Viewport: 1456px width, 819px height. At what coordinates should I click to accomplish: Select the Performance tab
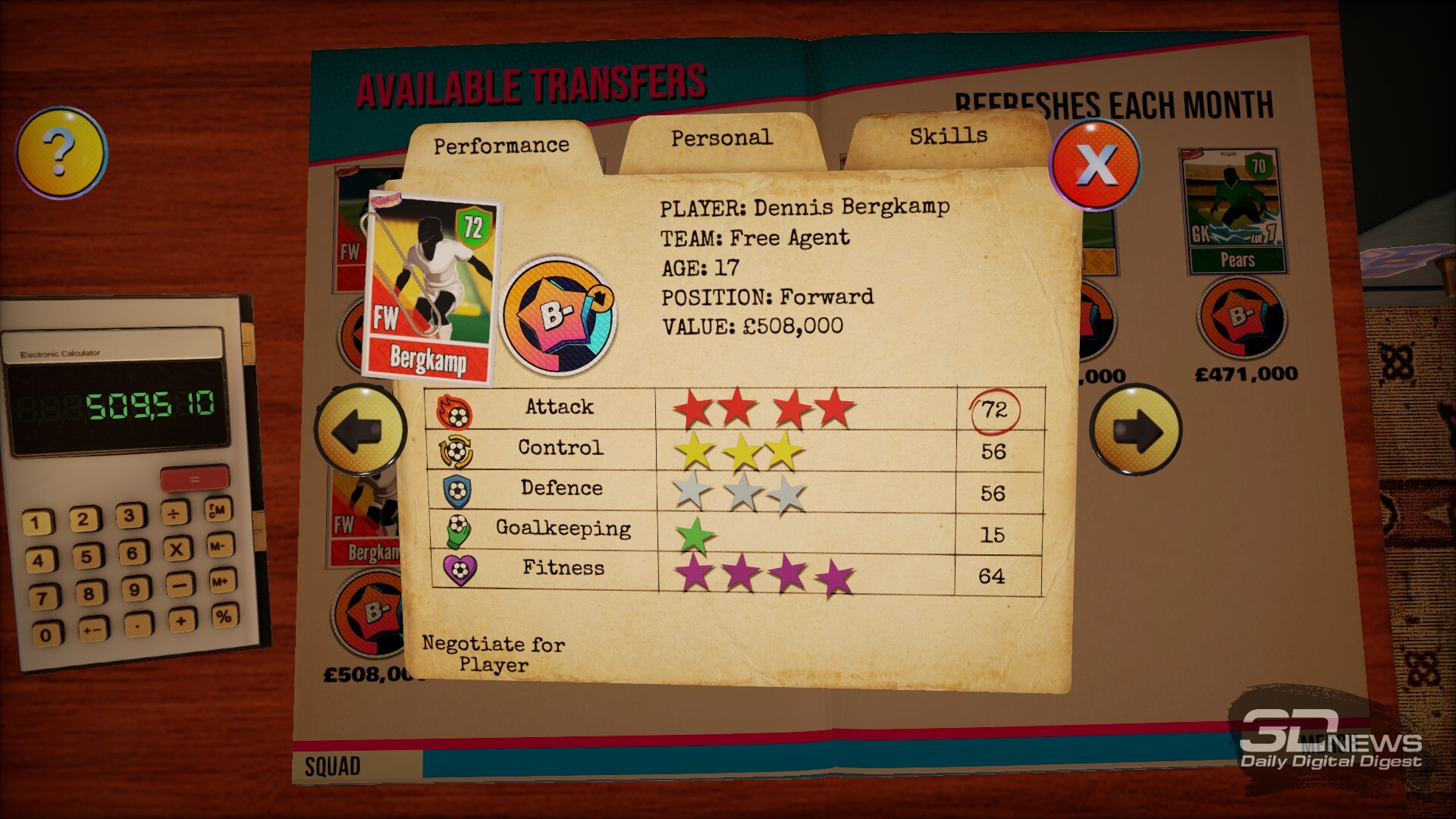pos(500,146)
